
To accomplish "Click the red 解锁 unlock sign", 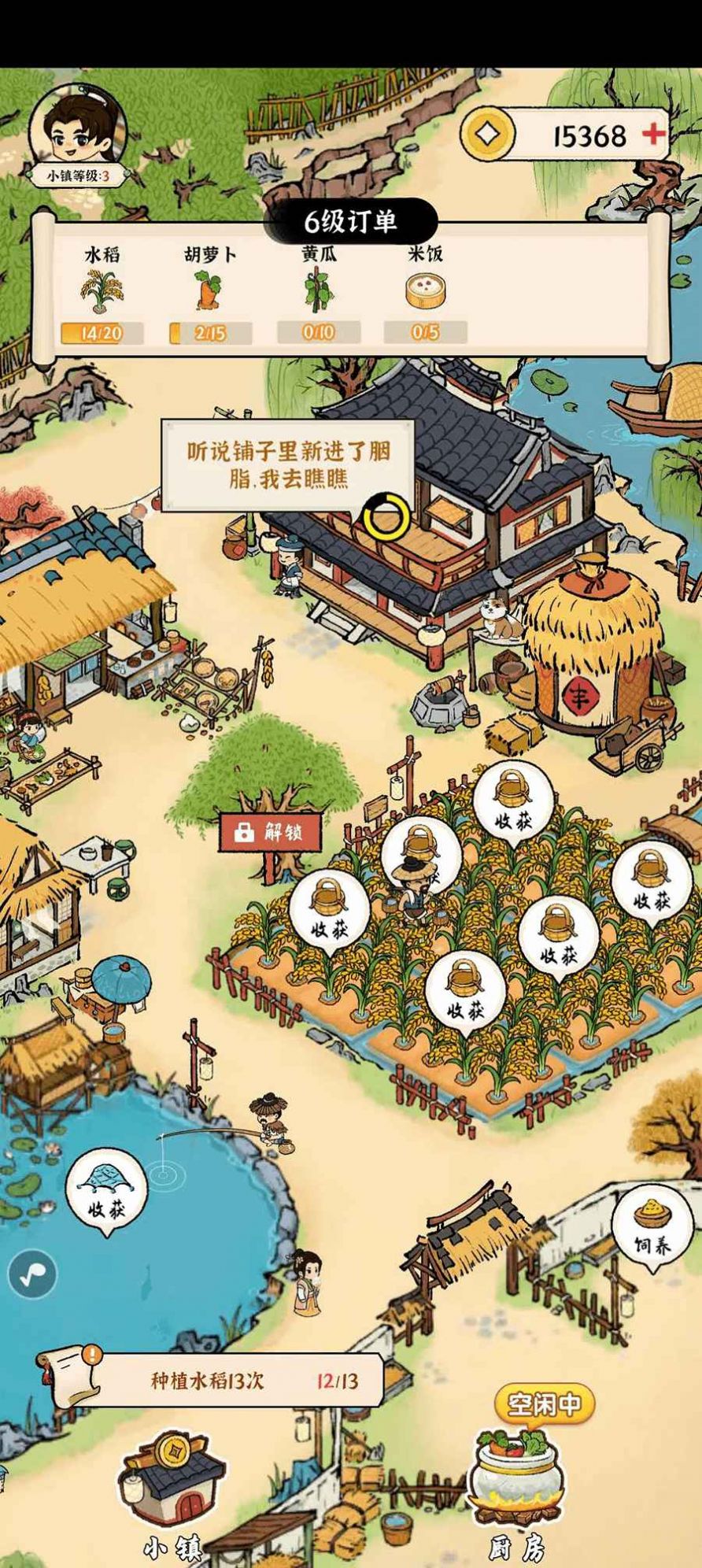I will point(270,833).
